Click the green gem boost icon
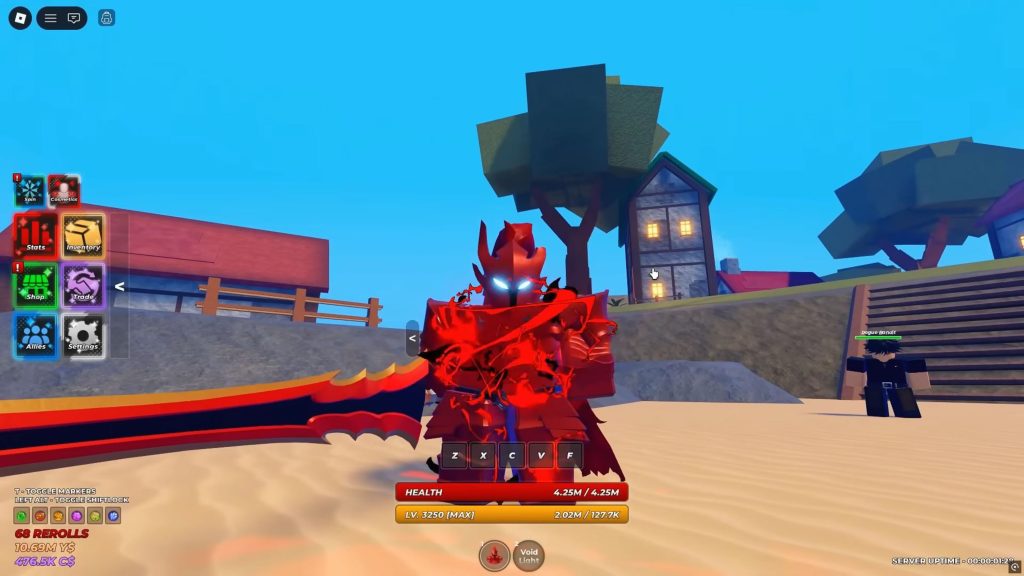 pyautogui.click(x=20, y=516)
